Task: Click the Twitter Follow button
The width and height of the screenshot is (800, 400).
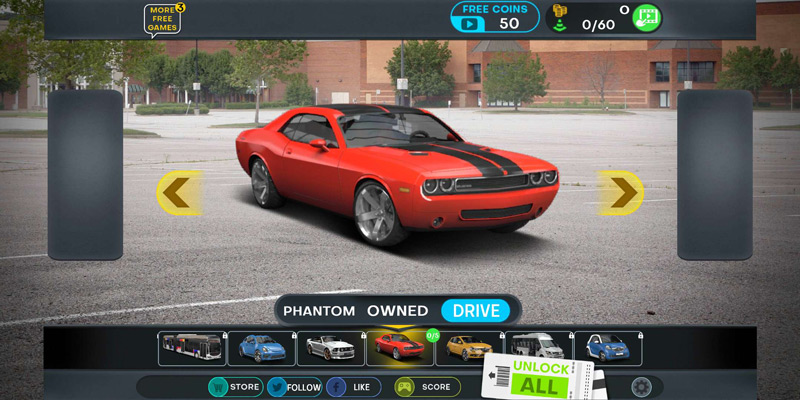Action: tap(295, 387)
